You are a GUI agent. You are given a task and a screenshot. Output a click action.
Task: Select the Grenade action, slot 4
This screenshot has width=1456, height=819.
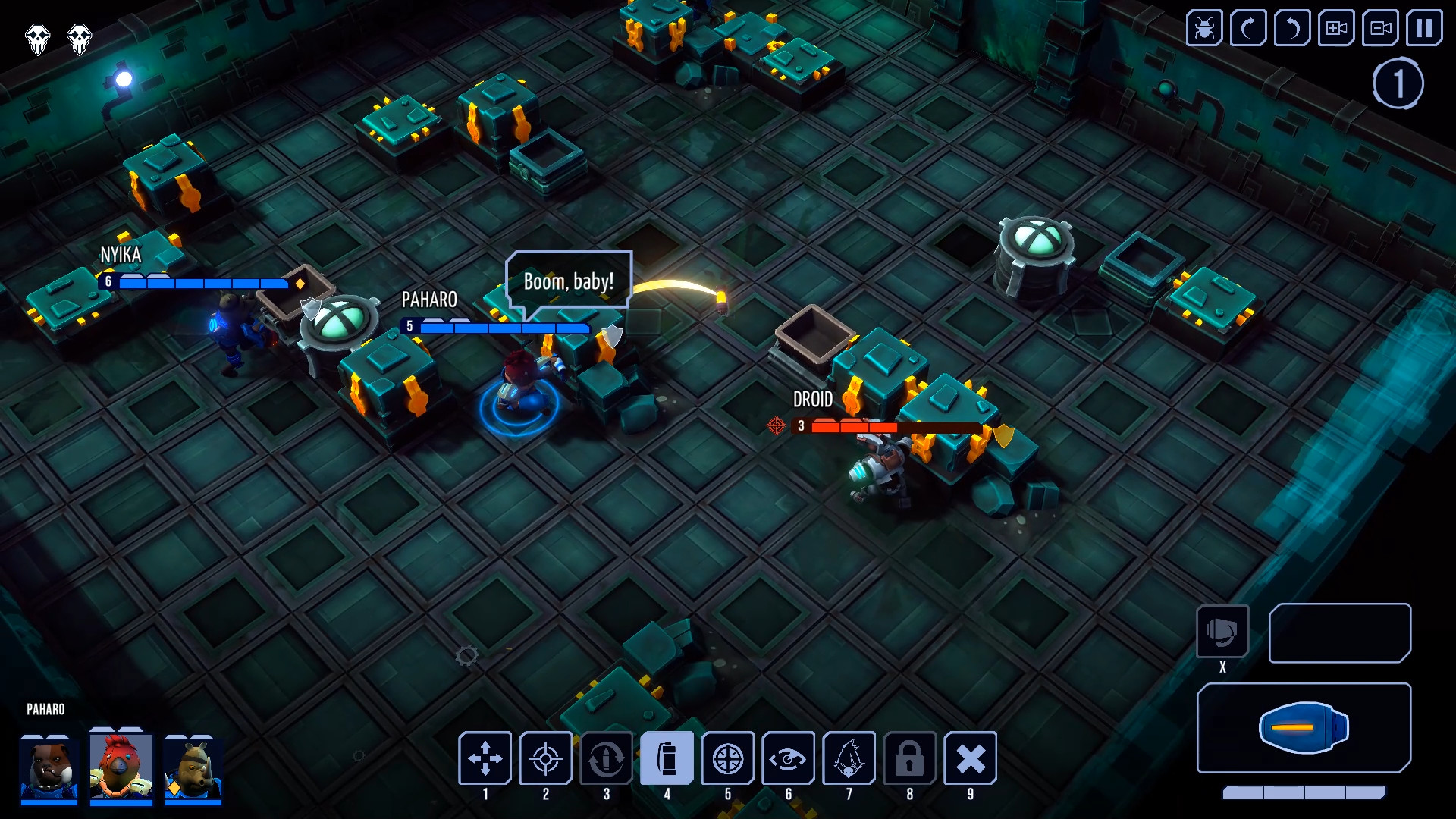click(x=667, y=758)
